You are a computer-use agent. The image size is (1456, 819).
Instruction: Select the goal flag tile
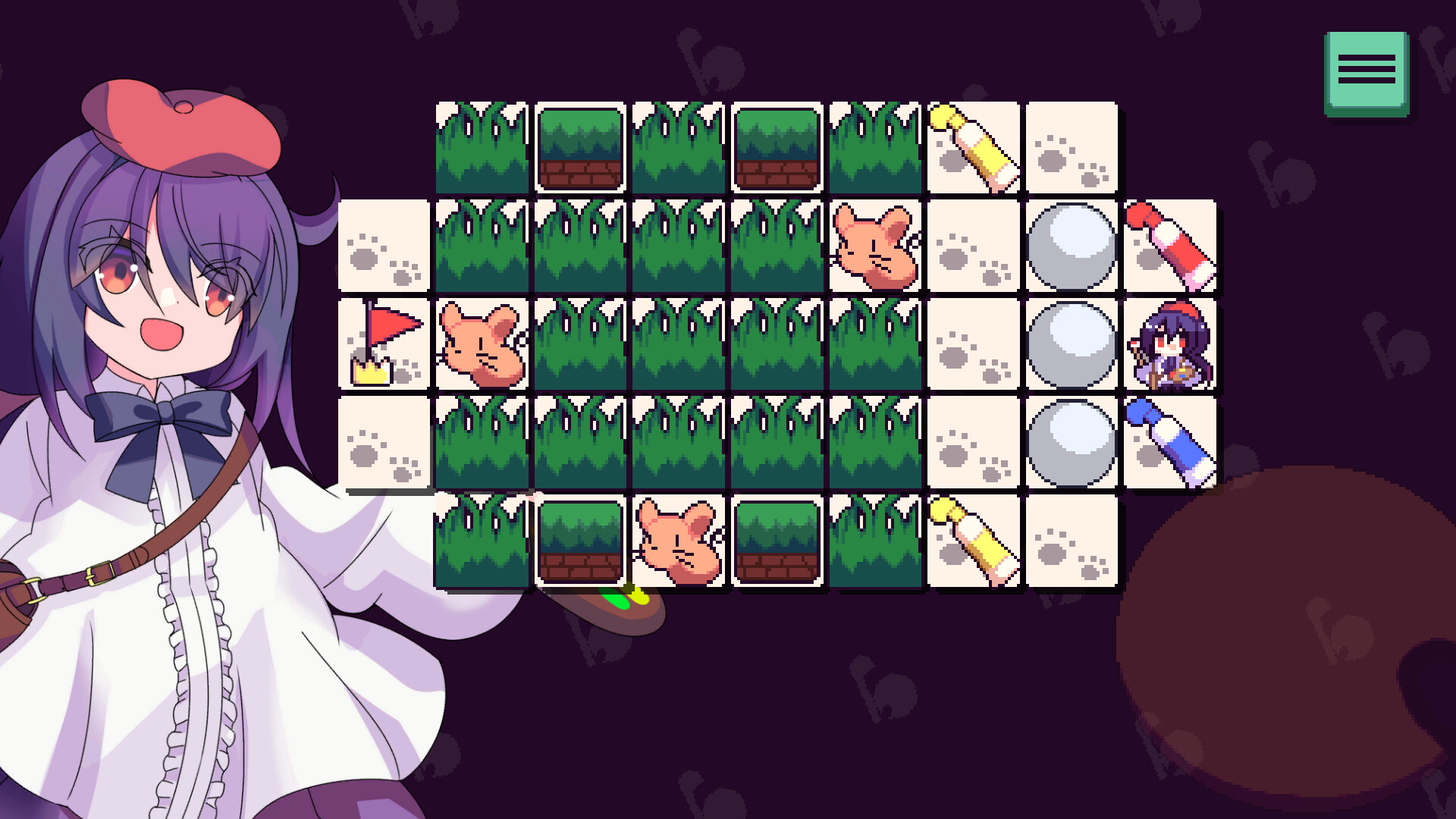coord(383,343)
